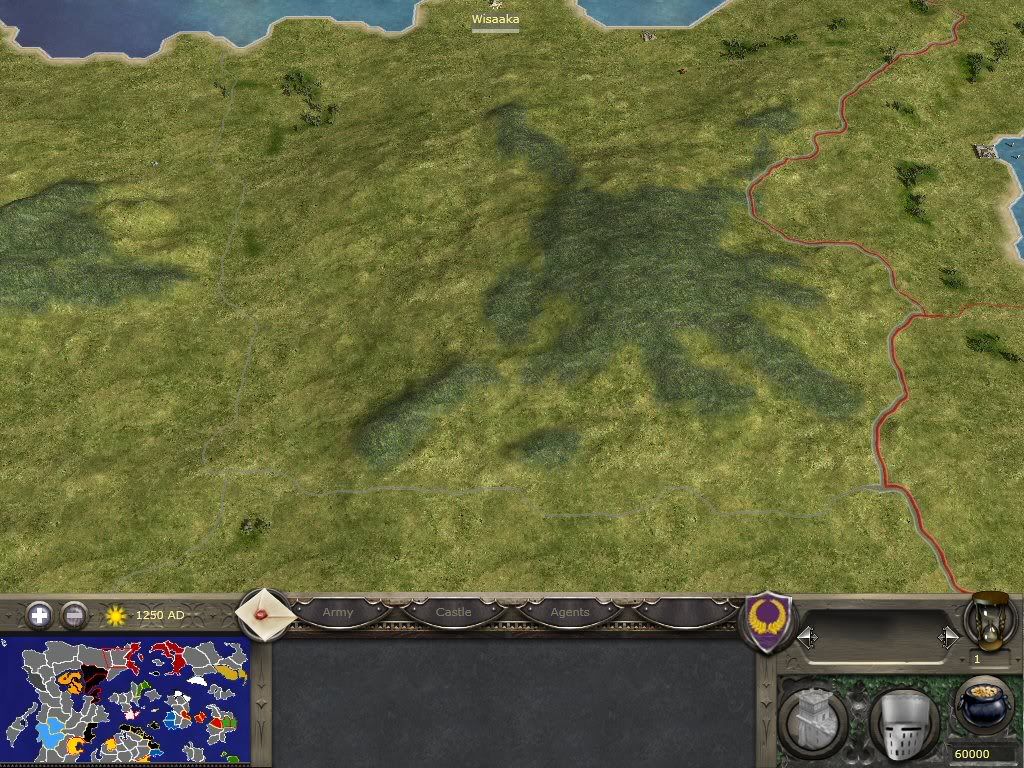Click on the campaign minimap
The image size is (1024, 768).
pyautogui.click(x=125, y=698)
